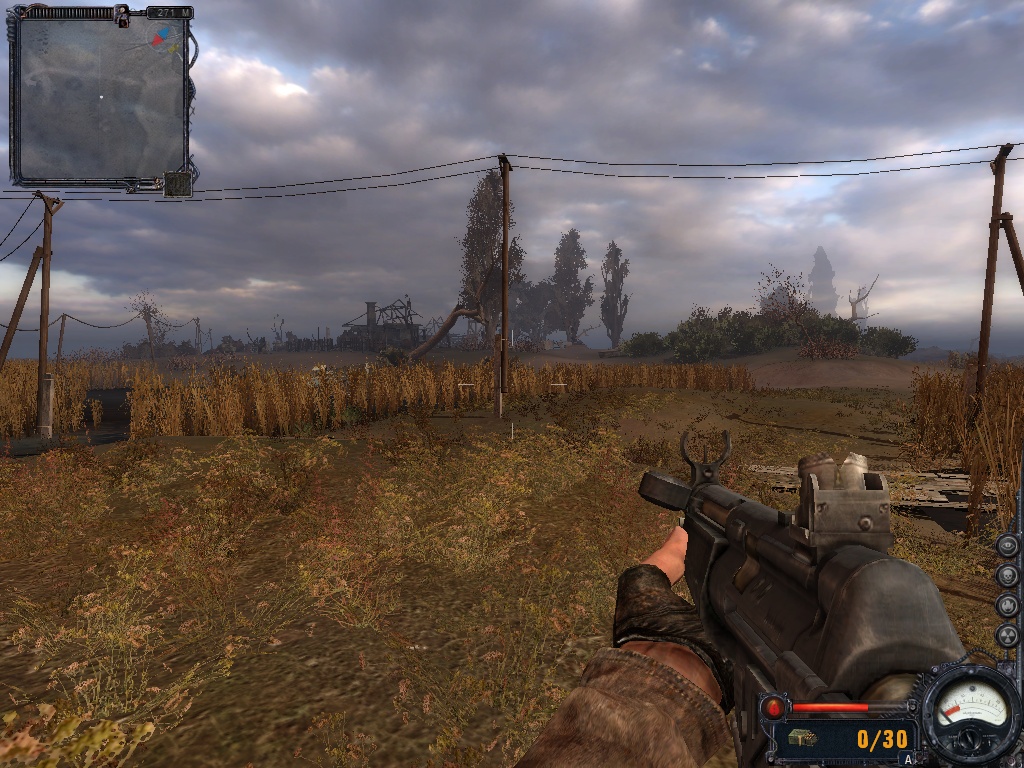Click the minimap in the corner
Viewport: 1024px width, 768px height.
point(100,98)
